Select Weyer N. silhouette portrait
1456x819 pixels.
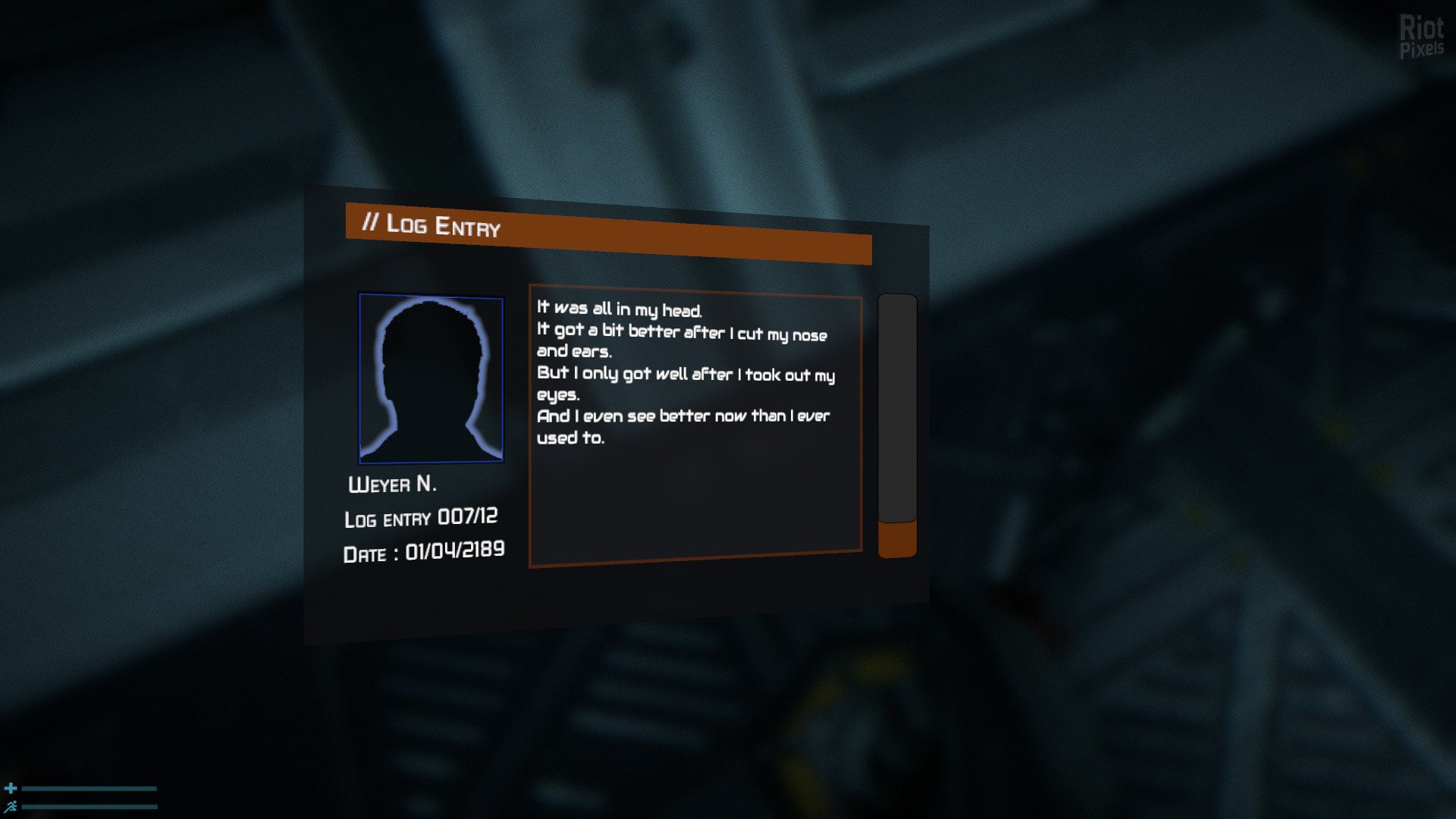tap(431, 378)
